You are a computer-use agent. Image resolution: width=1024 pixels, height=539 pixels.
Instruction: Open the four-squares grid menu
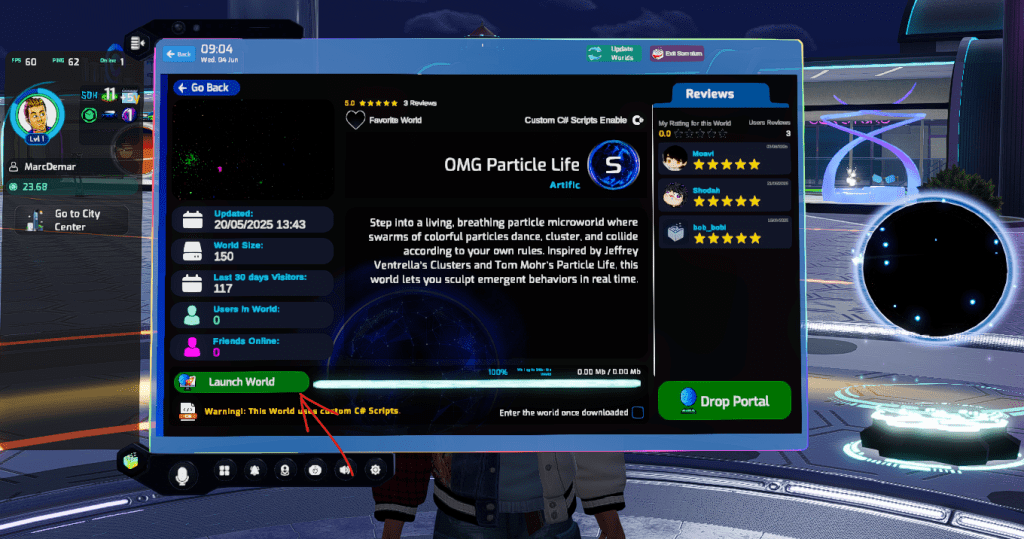(x=224, y=470)
